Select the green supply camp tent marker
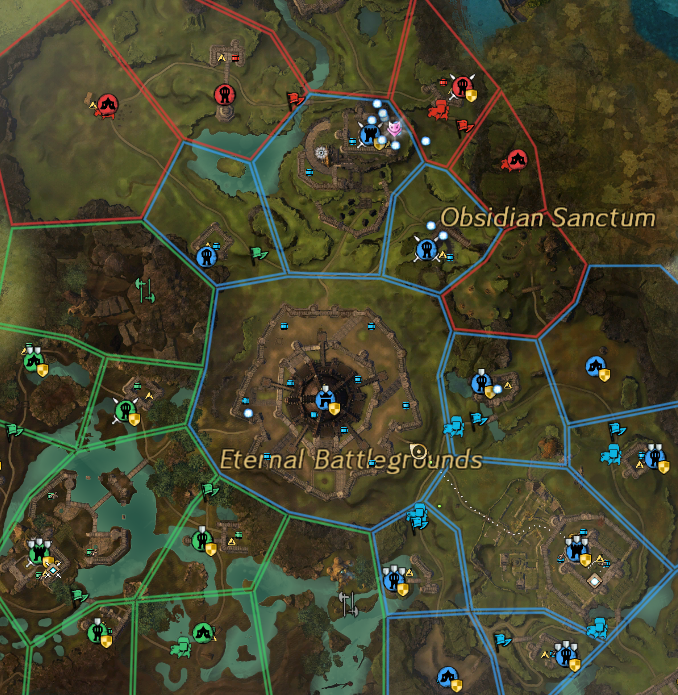This screenshot has width=678, height=695. tap(202, 631)
